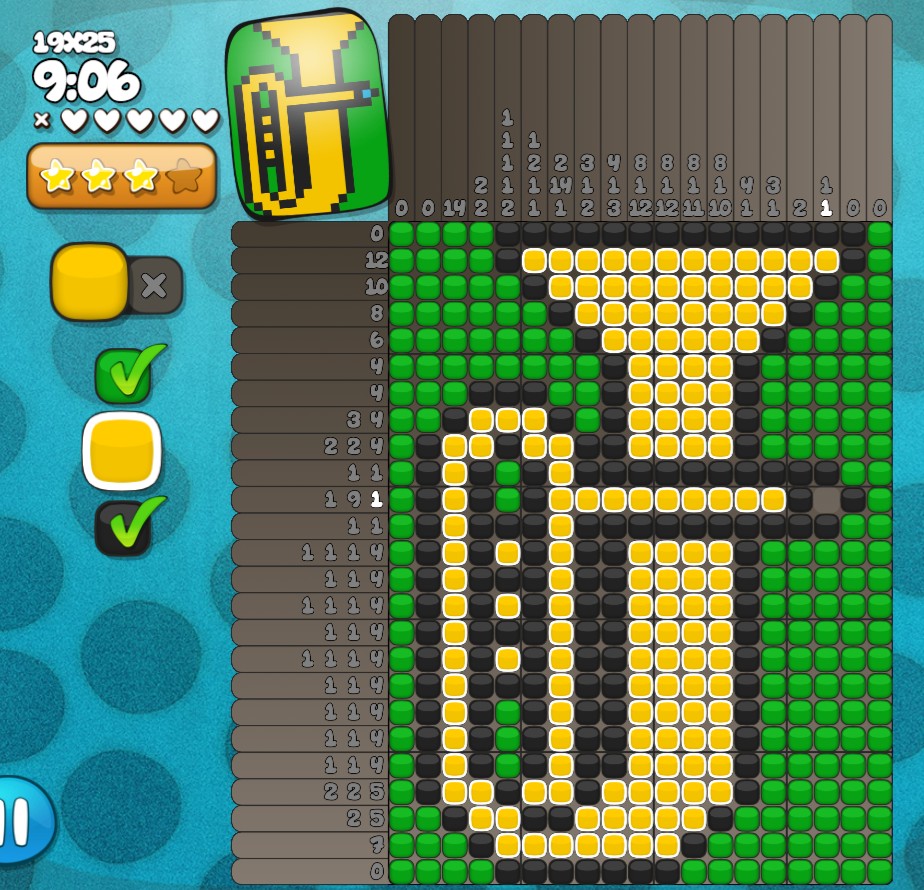Select the large yellow fill tool
The image size is (924, 890).
[89, 282]
